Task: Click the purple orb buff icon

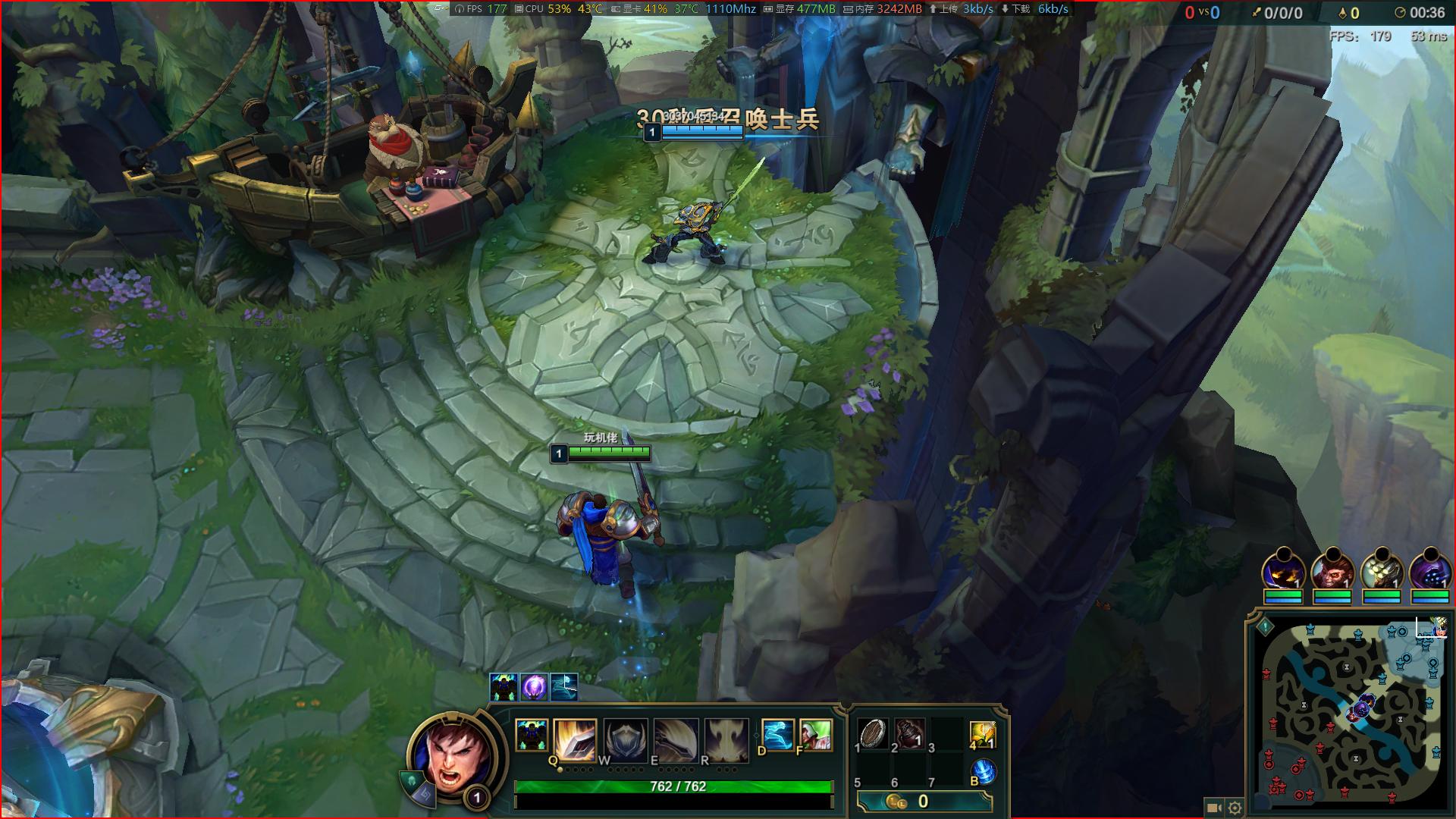Action: 534,687
